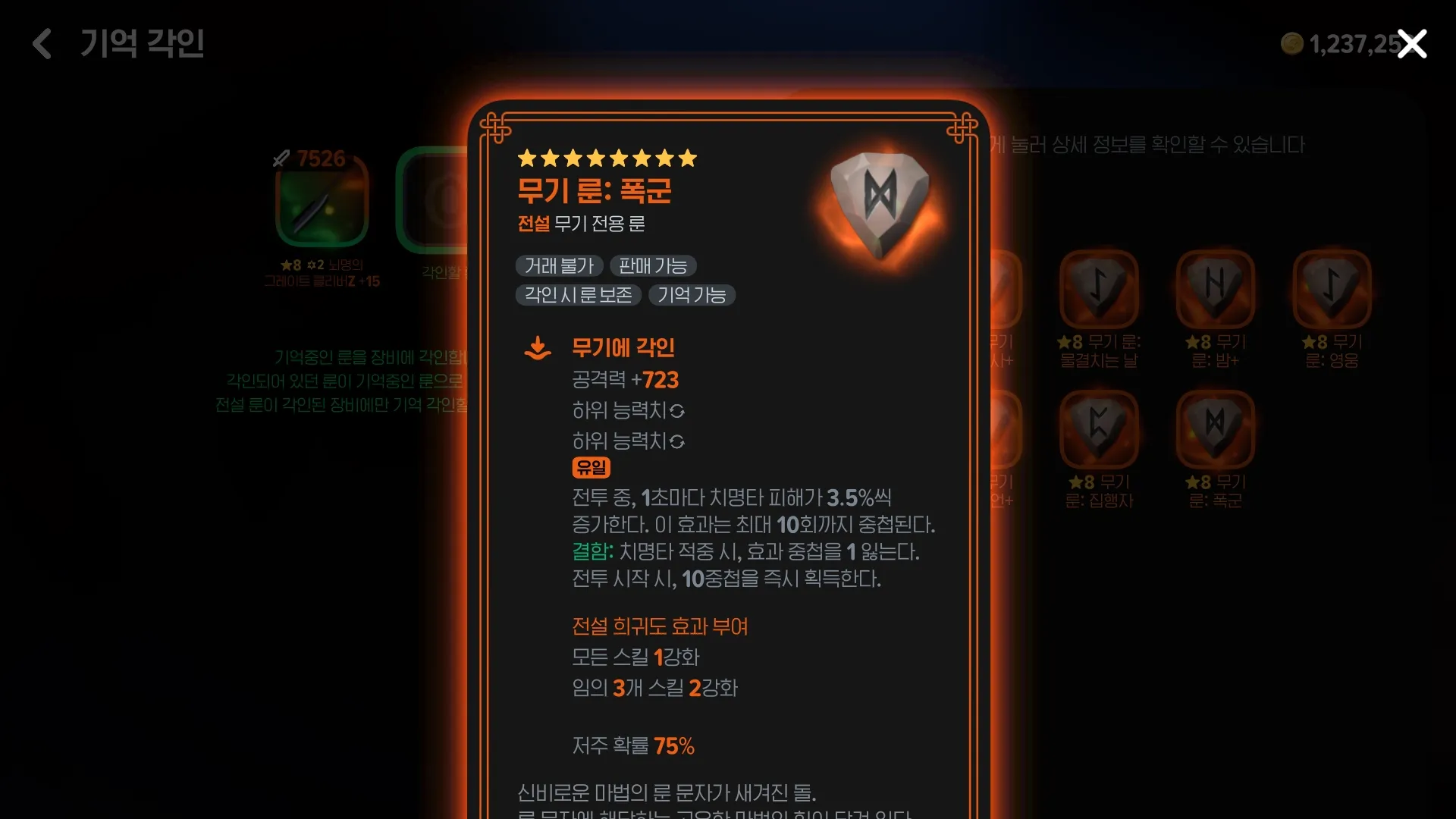This screenshot has width=1456, height=819.
Task: Select the ★8 집행자 weapon rune
Action: click(1099, 427)
